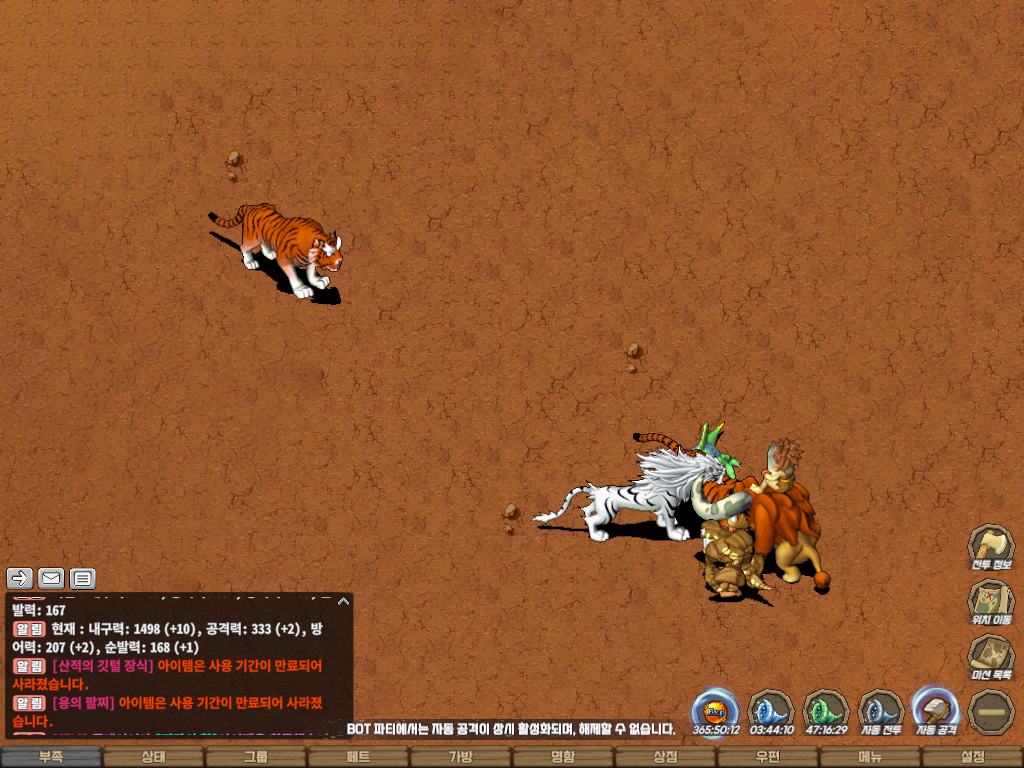Toggle 자동 전투 auto battle horn icon
The image size is (1024, 768).
pyautogui.click(x=881, y=712)
